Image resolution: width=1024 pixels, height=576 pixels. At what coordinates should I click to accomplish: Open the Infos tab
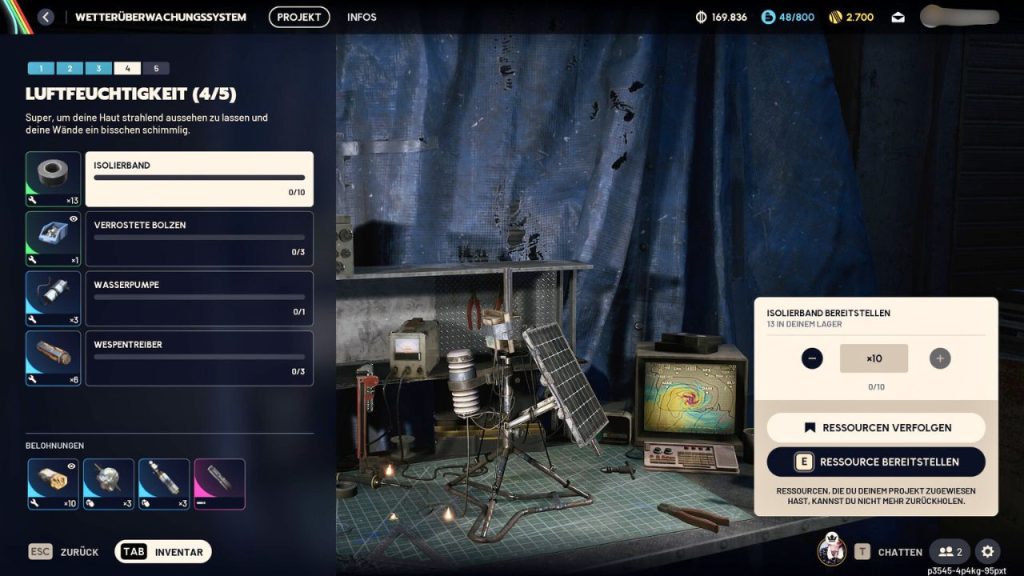[x=362, y=17]
